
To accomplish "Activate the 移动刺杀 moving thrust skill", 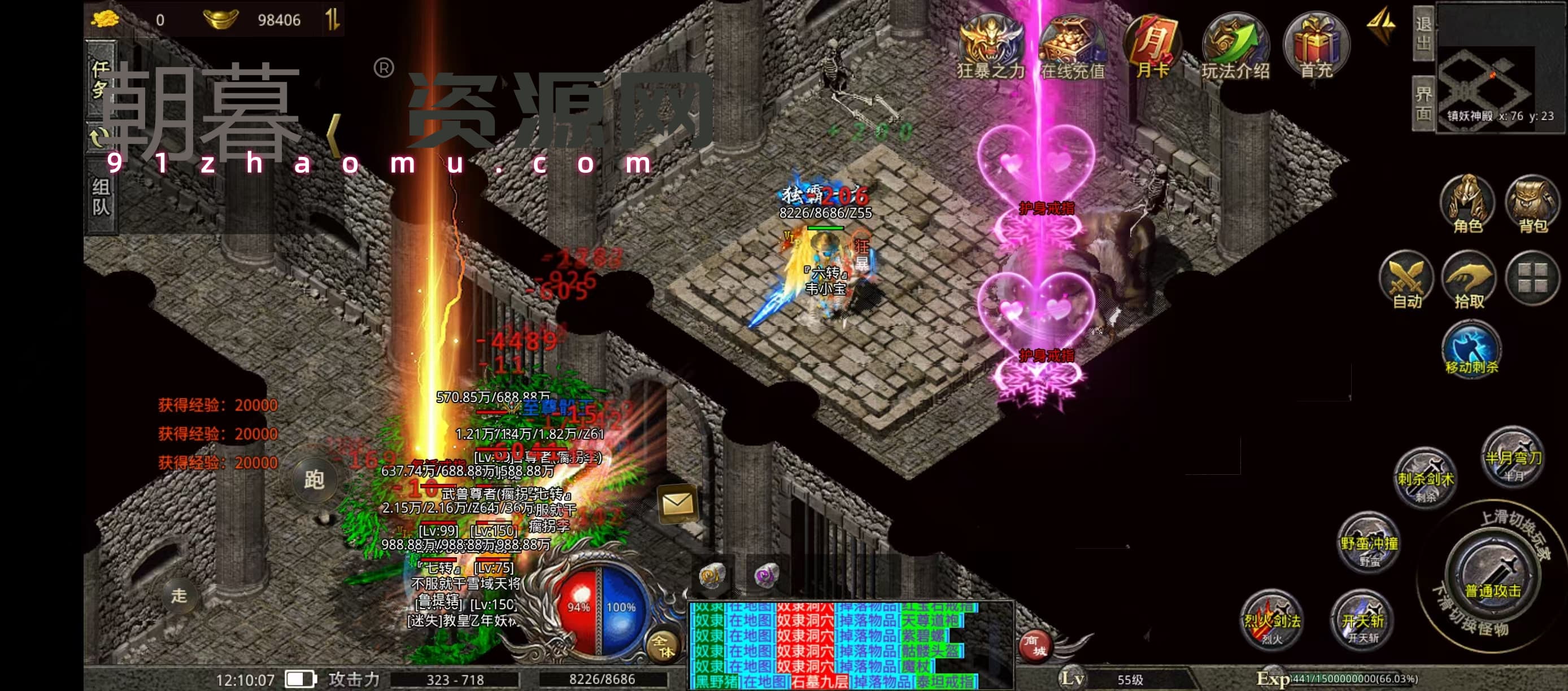I will [x=1471, y=349].
